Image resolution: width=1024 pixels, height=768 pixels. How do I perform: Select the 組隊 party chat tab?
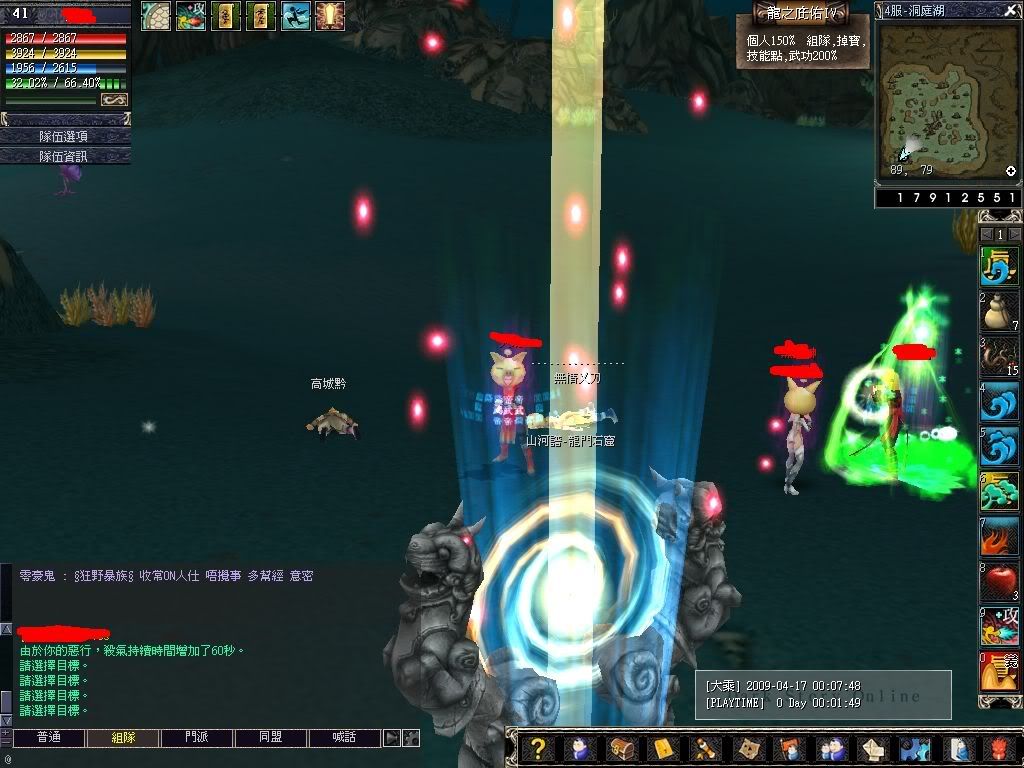123,738
